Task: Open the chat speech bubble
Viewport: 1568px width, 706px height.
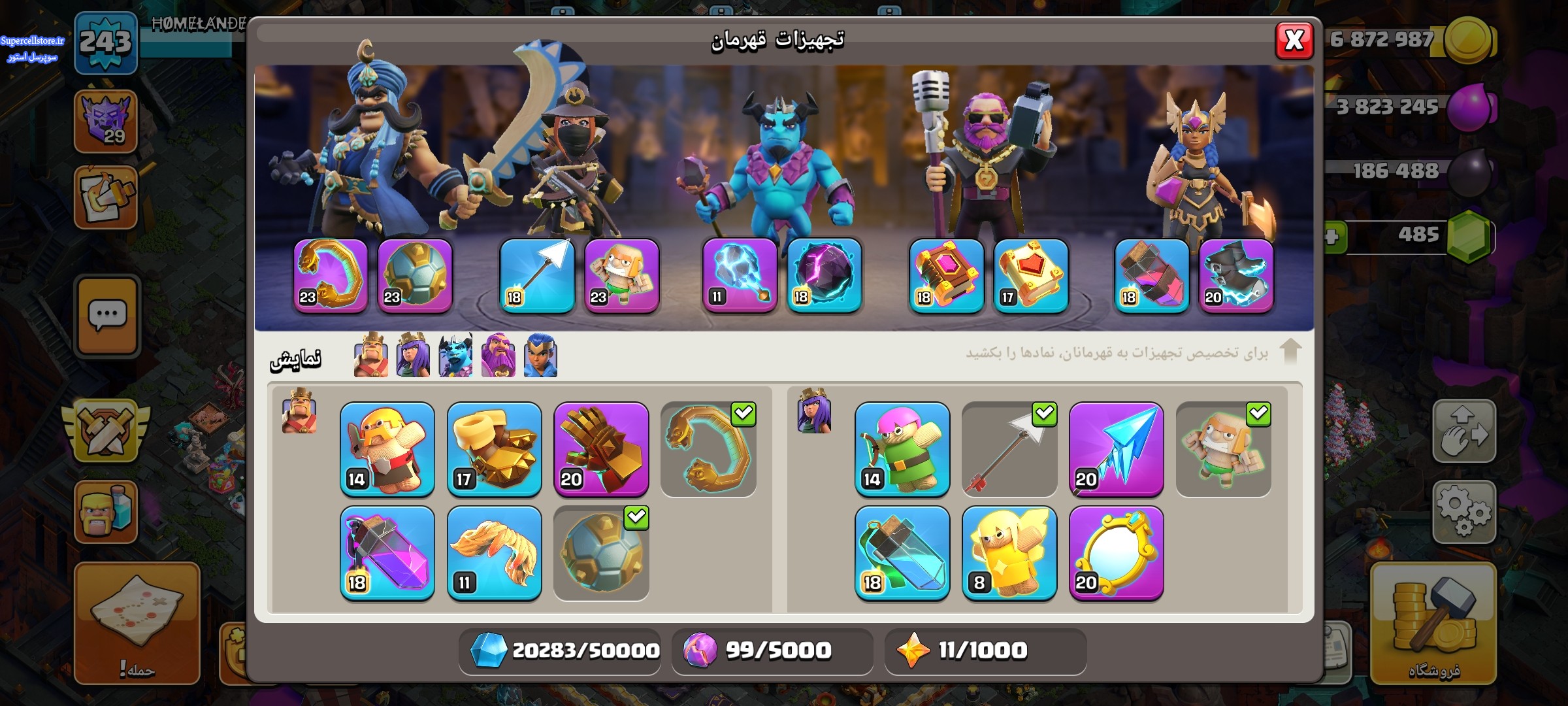Action: point(107,316)
